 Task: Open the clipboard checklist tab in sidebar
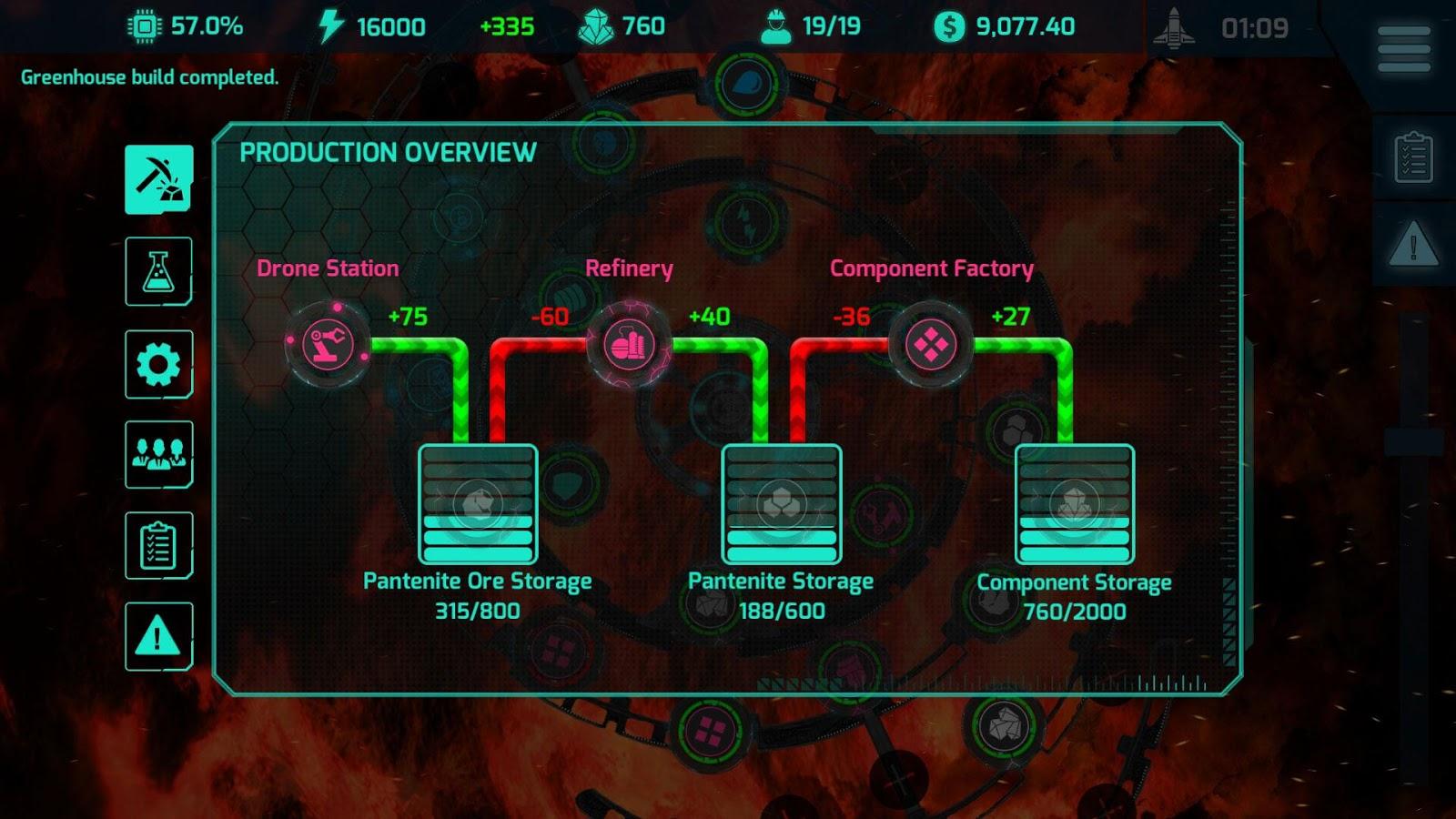pyautogui.click(x=159, y=545)
